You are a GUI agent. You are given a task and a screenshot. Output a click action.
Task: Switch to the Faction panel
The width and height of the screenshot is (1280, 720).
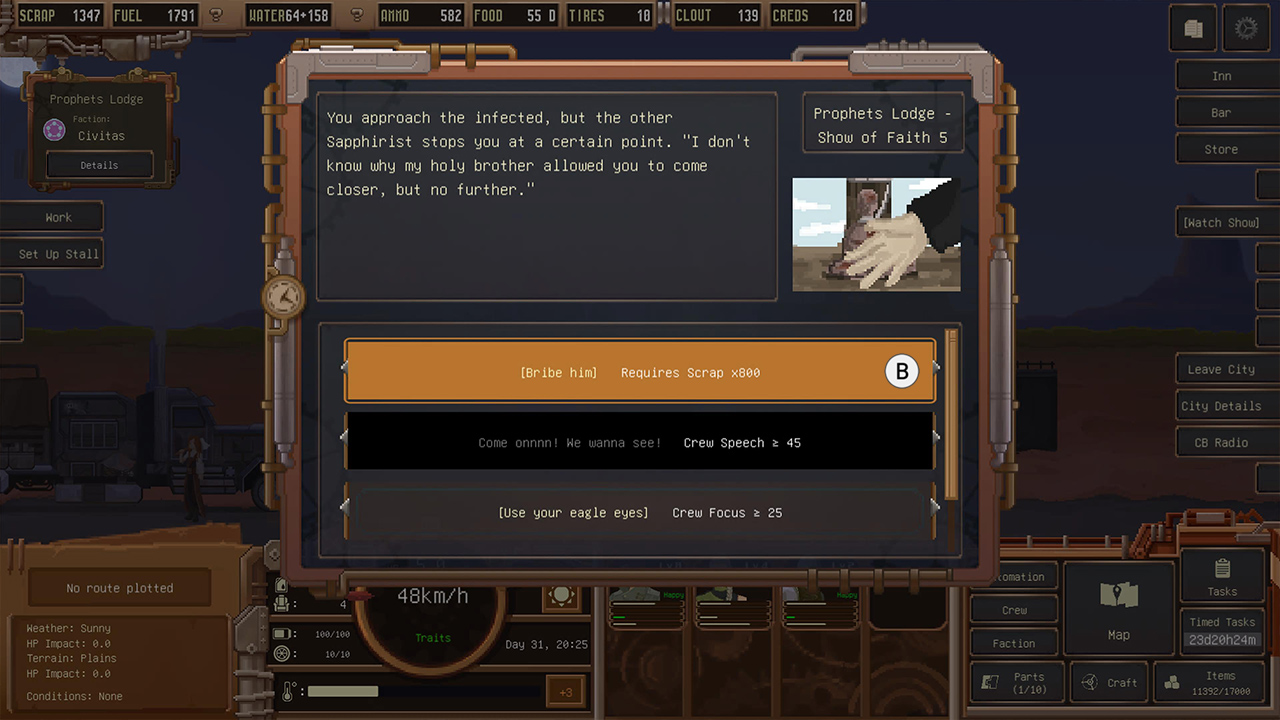(x=1013, y=642)
